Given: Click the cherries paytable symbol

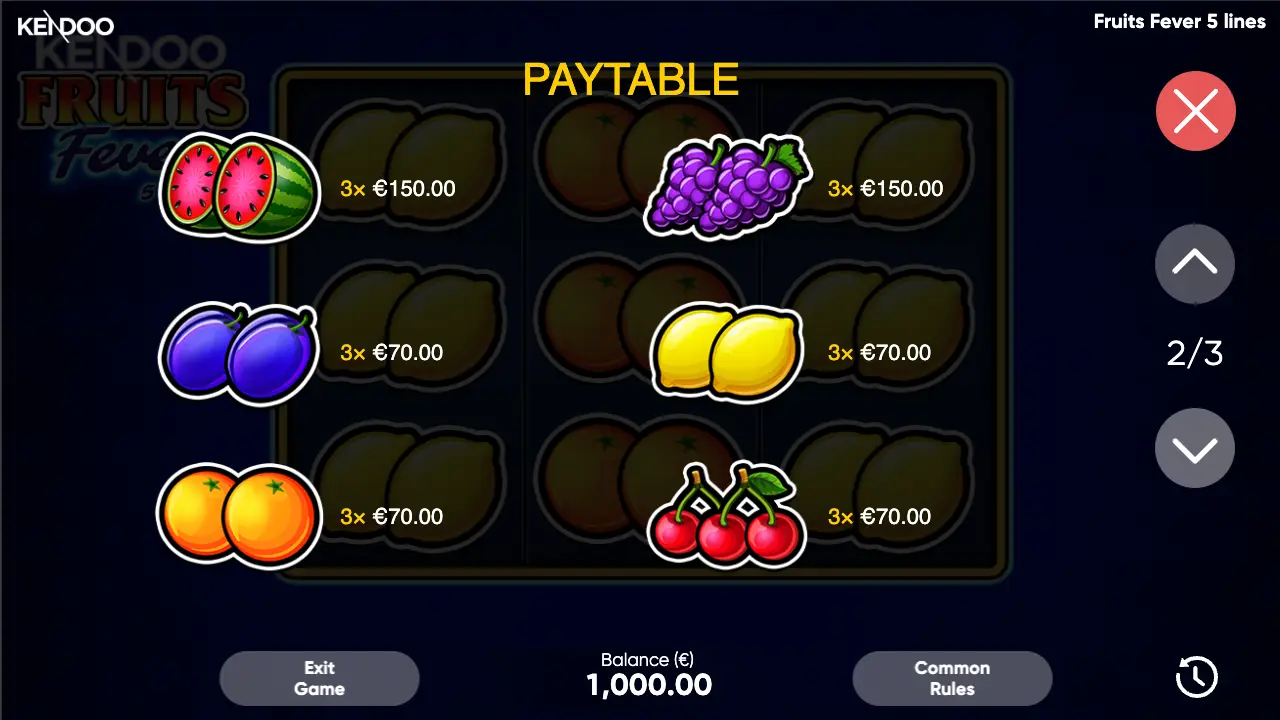Looking at the screenshot, I should [x=727, y=515].
